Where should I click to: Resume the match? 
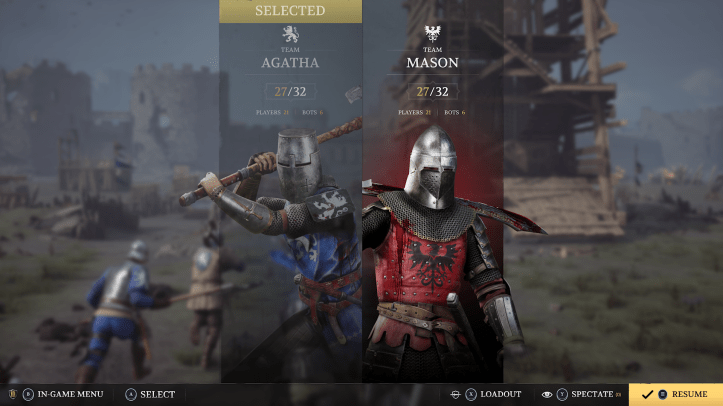click(x=676, y=394)
